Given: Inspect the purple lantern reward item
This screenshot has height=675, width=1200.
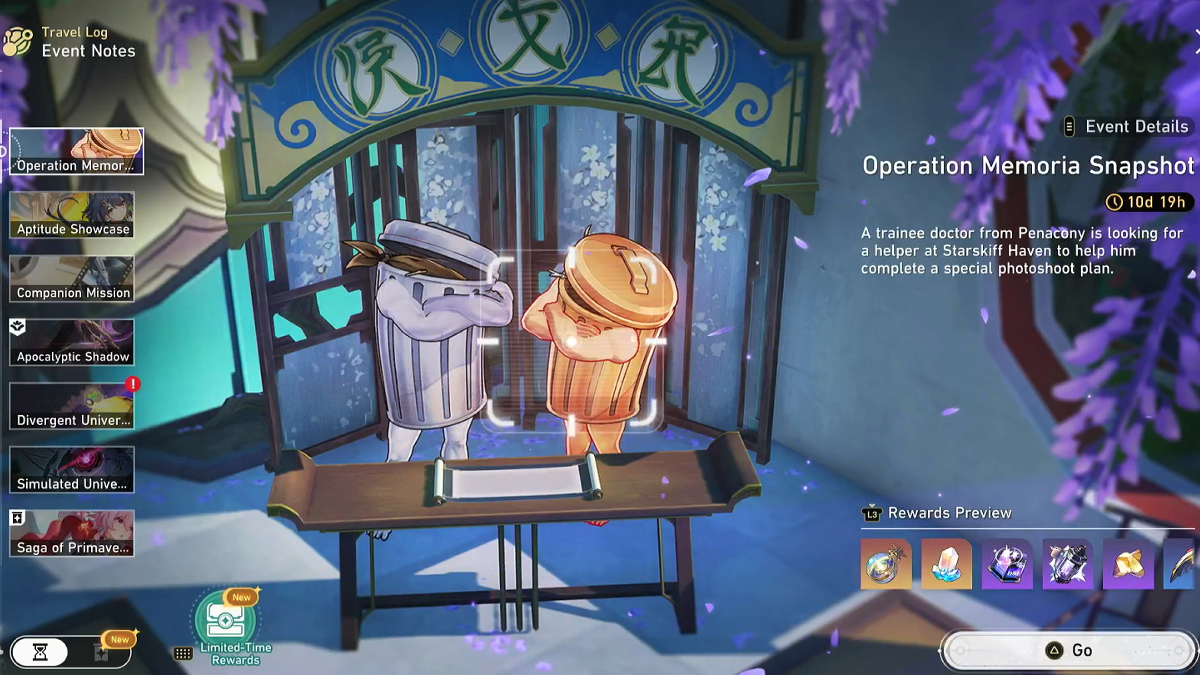Looking at the screenshot, I should [1068, 564].
